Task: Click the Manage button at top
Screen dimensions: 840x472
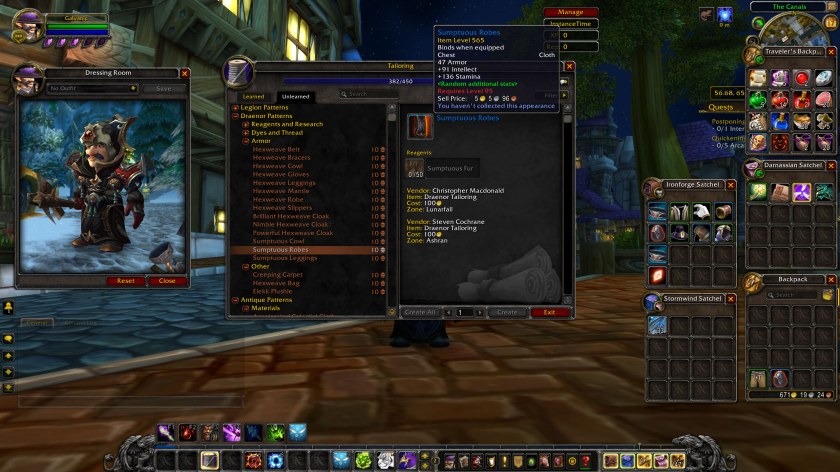Action: (x=572, y=12)
